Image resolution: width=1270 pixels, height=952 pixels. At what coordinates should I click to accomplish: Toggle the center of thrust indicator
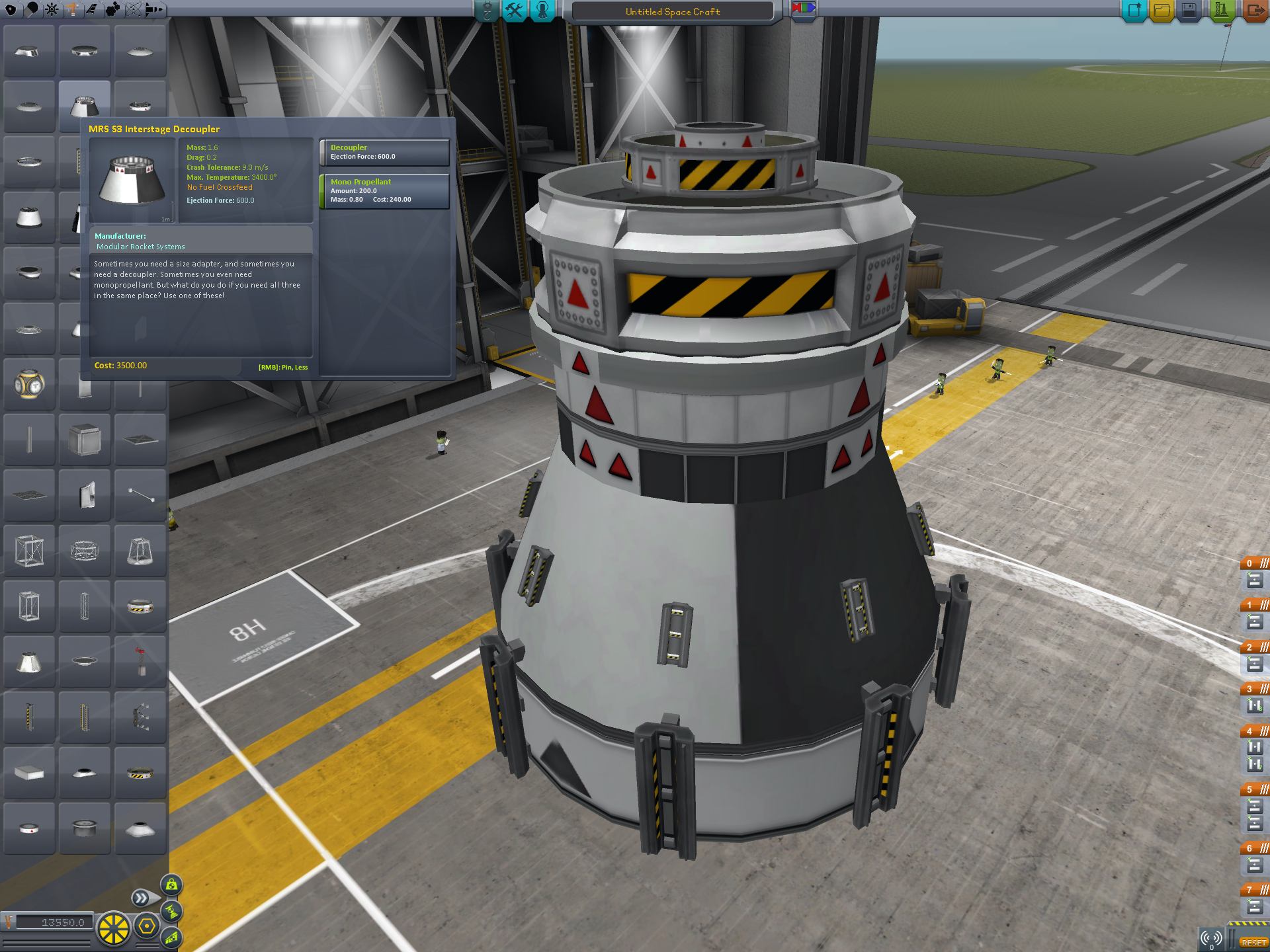pyautogui.click(x=171, y=911)
